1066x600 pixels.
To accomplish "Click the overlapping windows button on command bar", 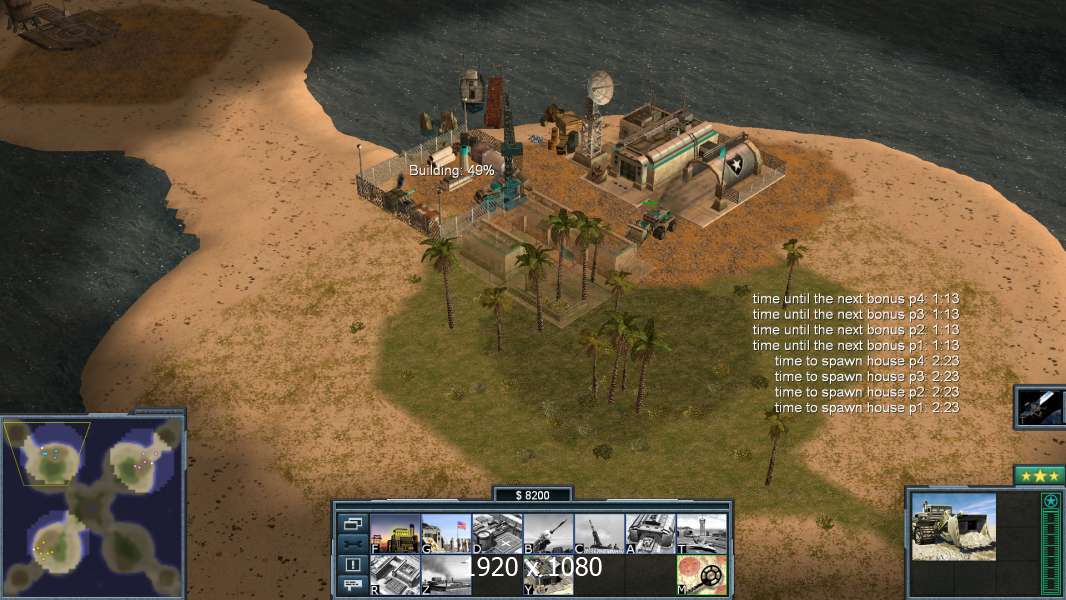I will pos(352,523).
